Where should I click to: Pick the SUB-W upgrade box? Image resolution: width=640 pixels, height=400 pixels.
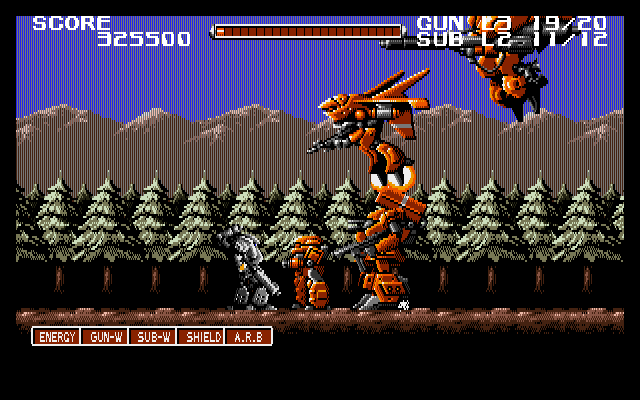(152, 337)
